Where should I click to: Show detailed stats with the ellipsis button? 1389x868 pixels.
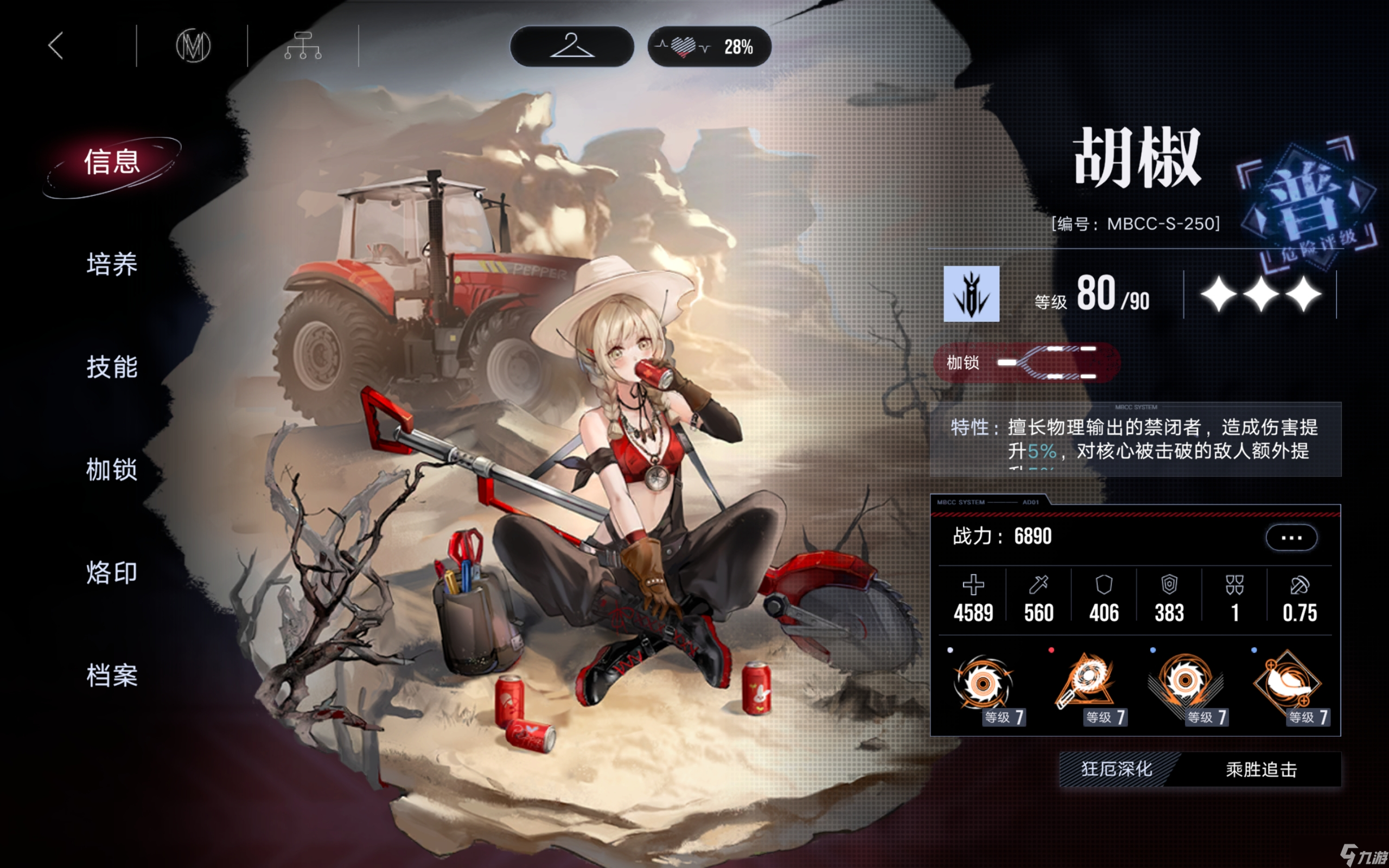click(1291, 538)
